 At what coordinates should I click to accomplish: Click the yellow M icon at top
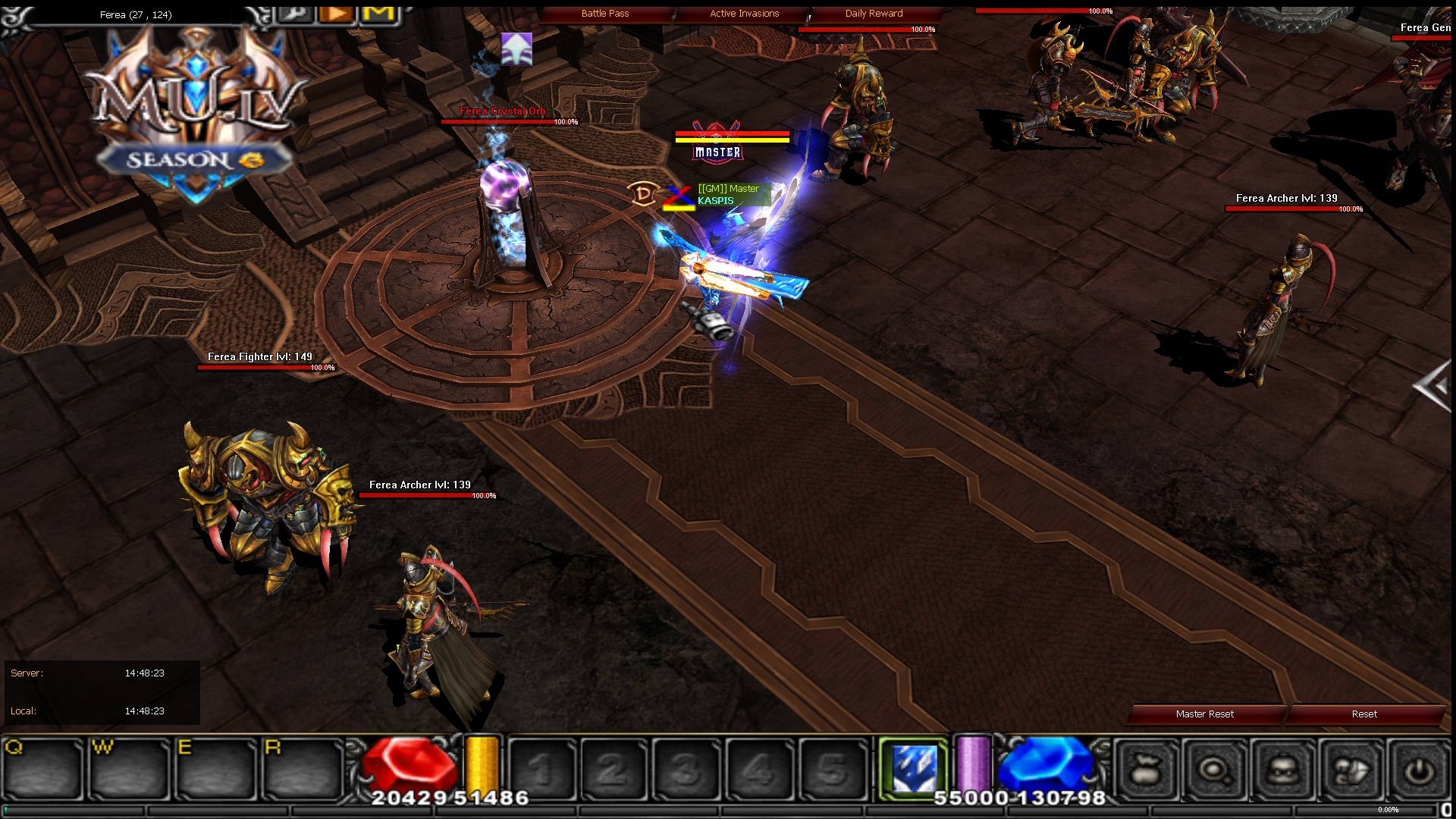click(378, 13)
